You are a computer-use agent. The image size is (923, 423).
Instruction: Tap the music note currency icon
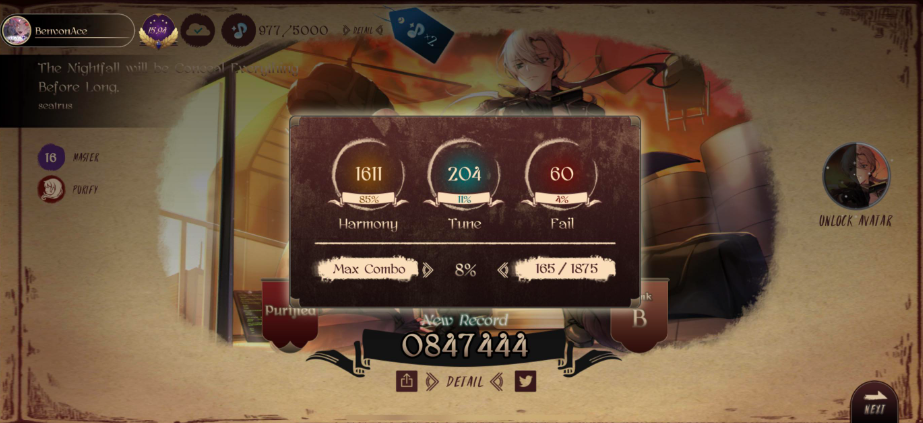(x=238, y=30)
